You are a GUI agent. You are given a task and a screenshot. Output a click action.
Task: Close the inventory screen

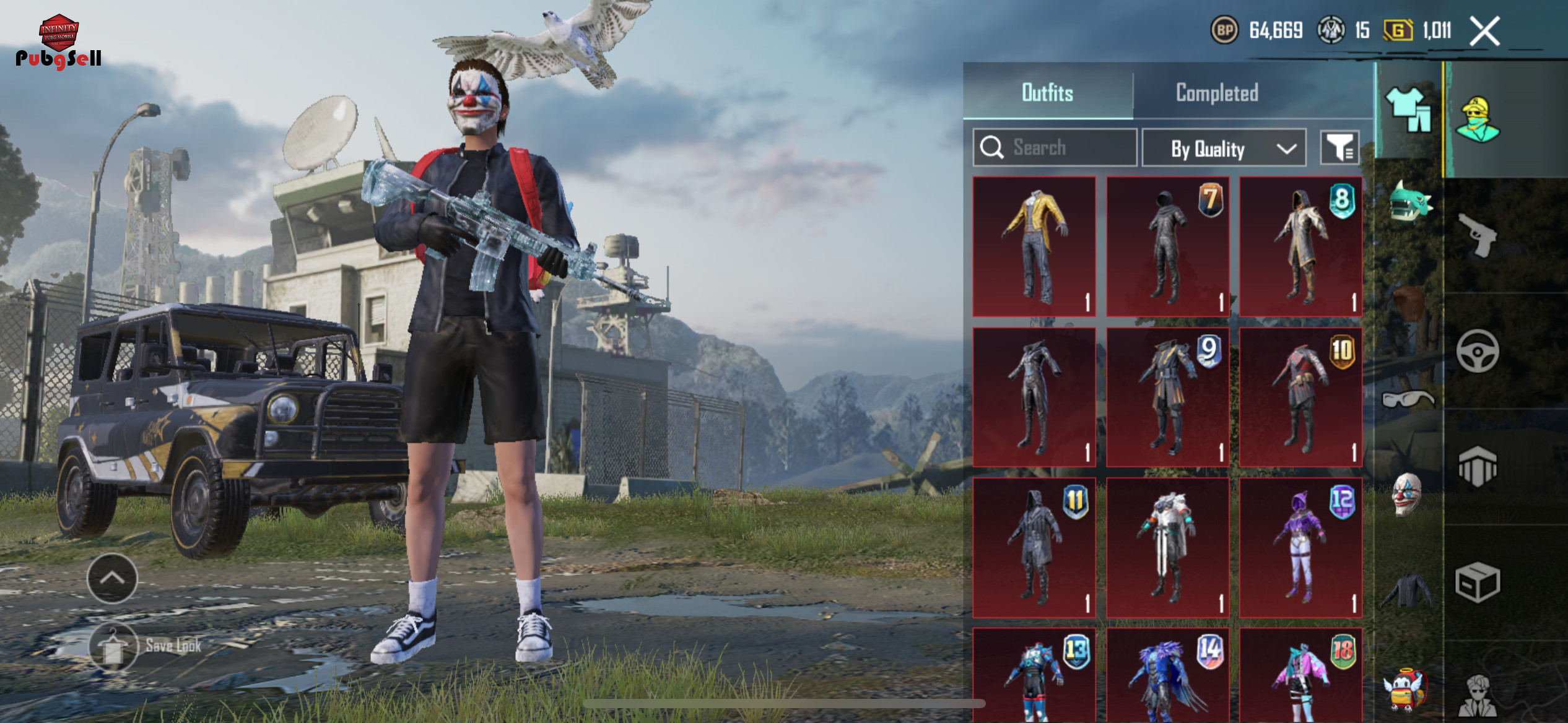pyautogui.click(x=1484, y=31)
